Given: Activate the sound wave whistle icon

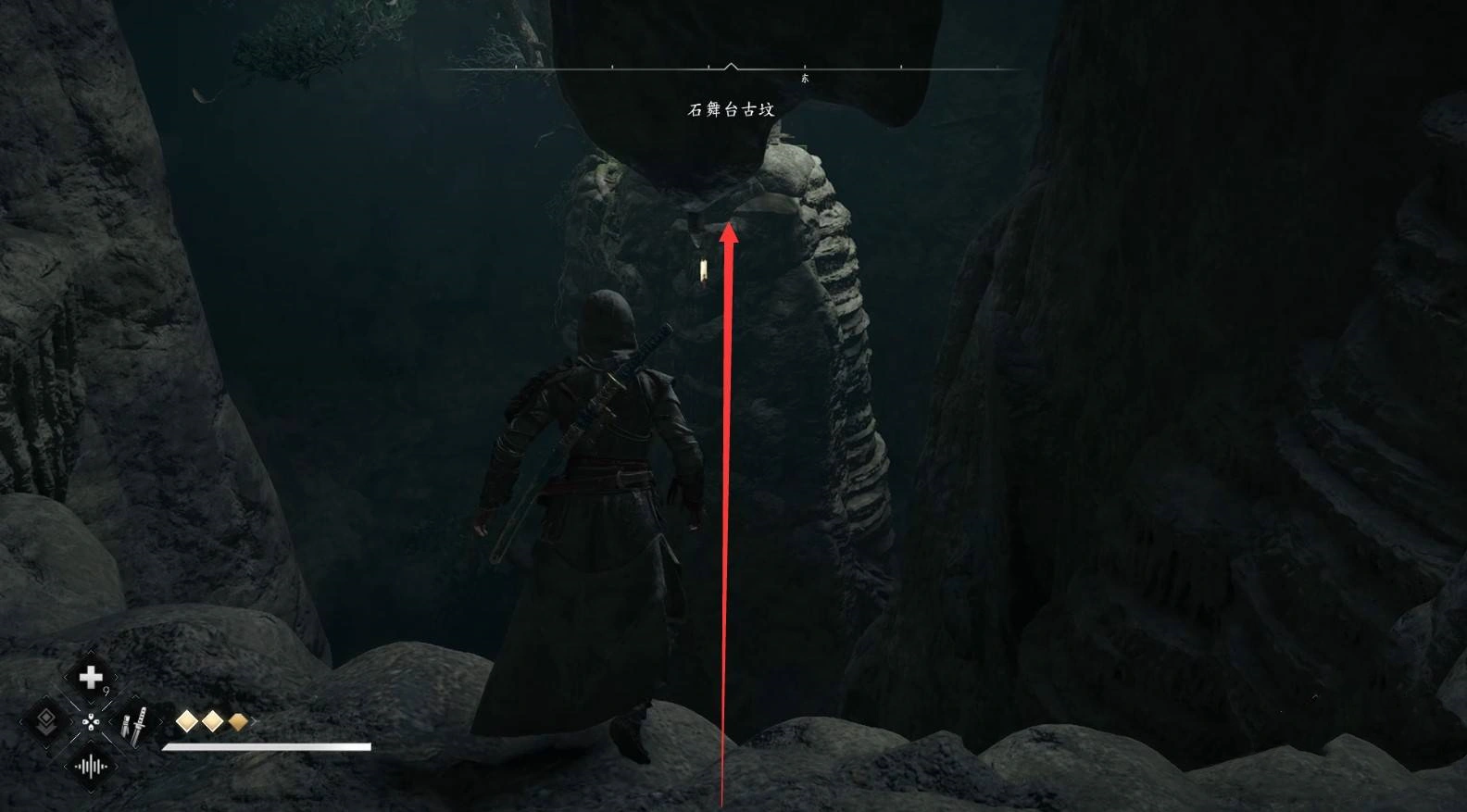Looking at the screenshot, I should point(91,766).
